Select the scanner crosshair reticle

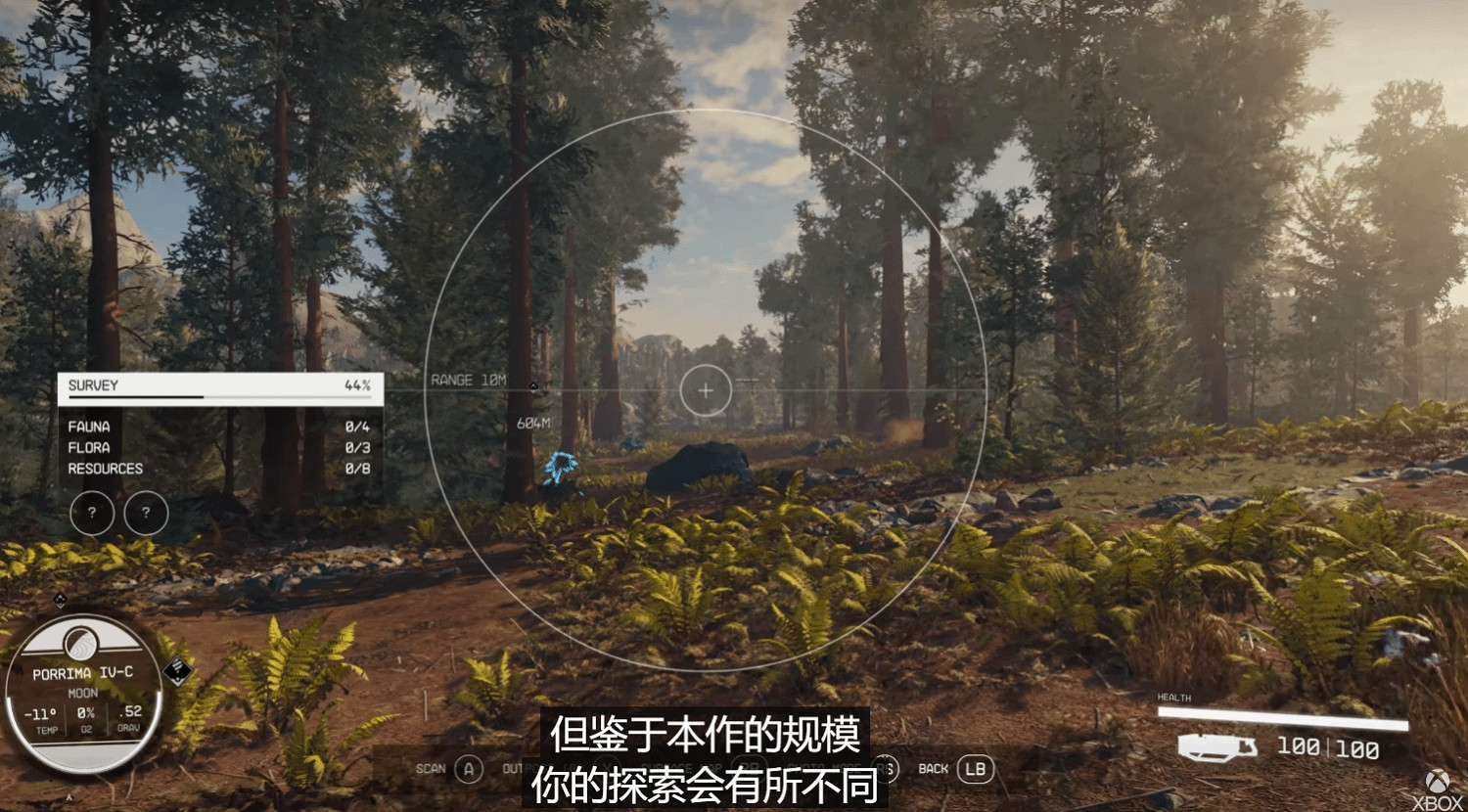click(x=705, y=391)
